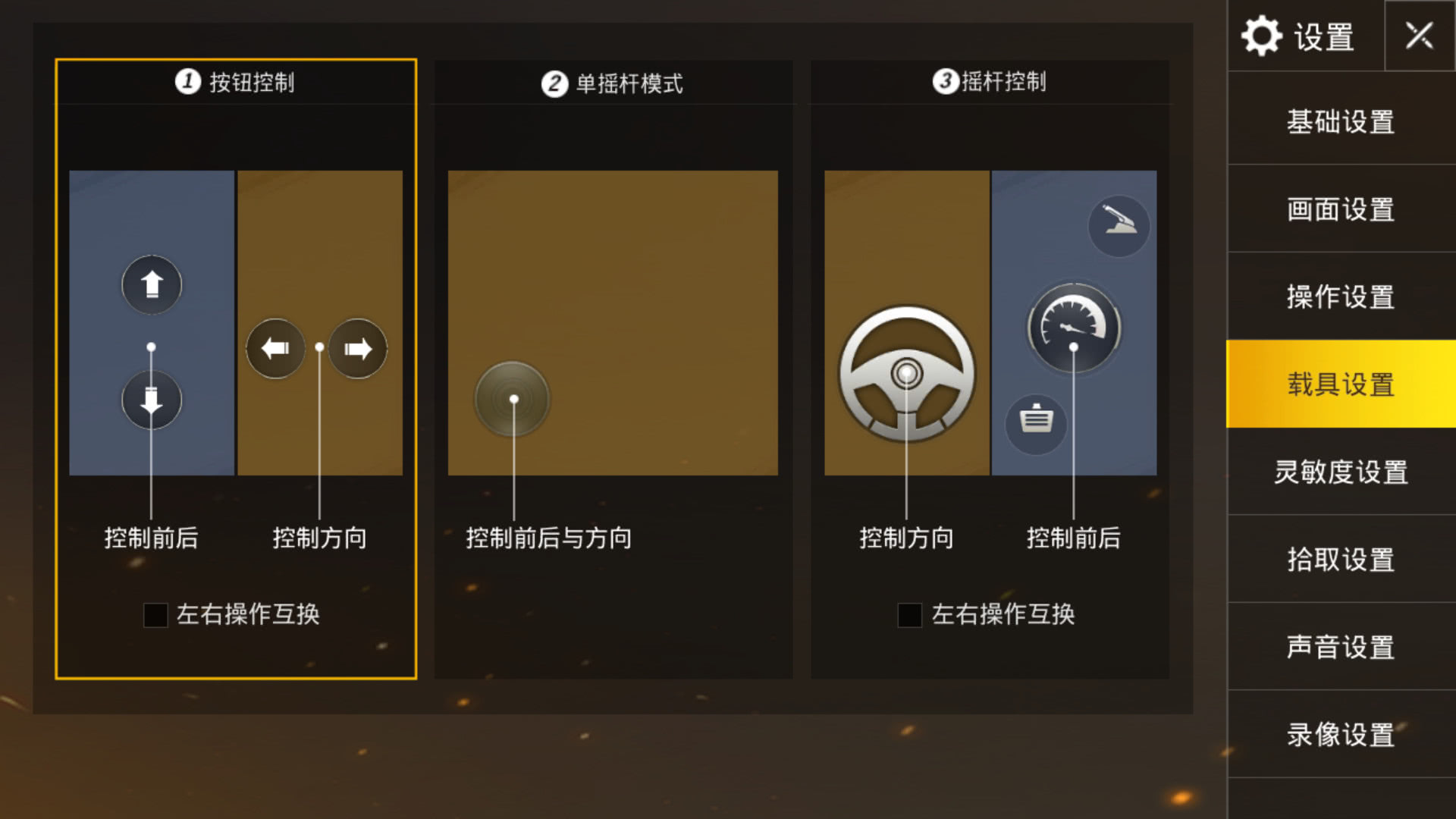Open the 画面设置 tab

pyautogui.click(x=1338, y=210)
